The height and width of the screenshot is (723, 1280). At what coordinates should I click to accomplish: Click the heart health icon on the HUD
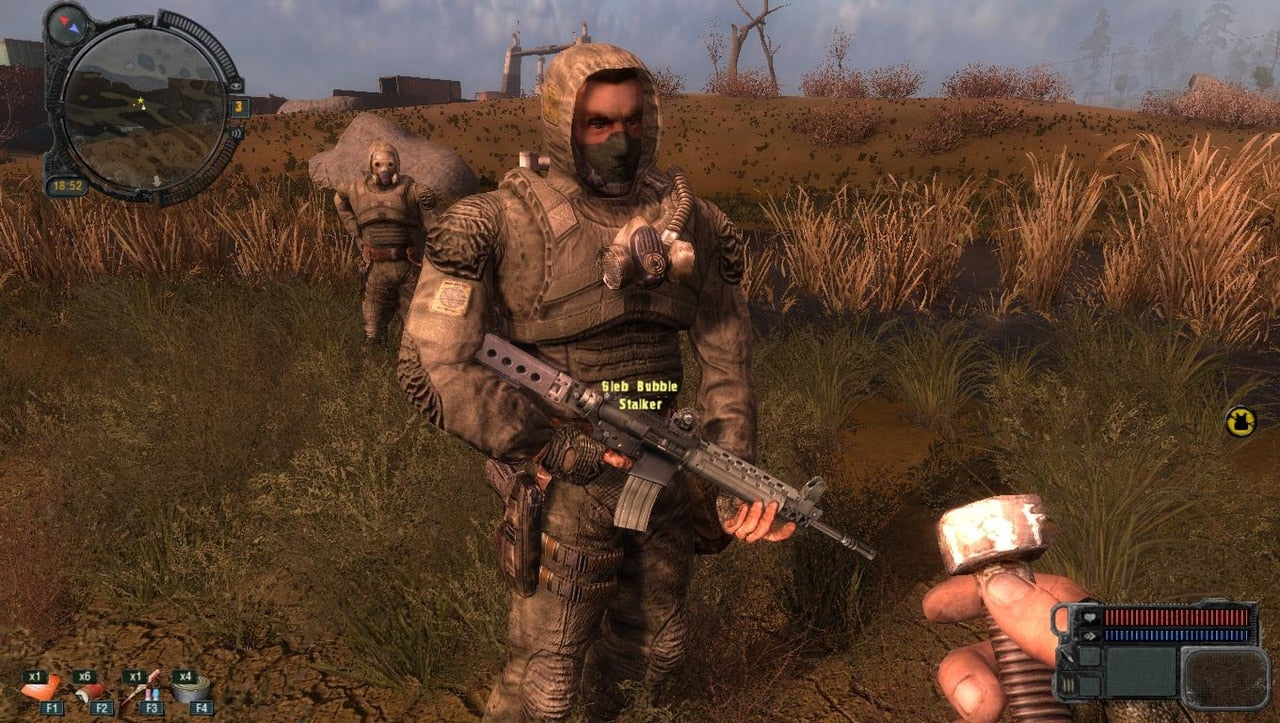[x=1090, y=617]
